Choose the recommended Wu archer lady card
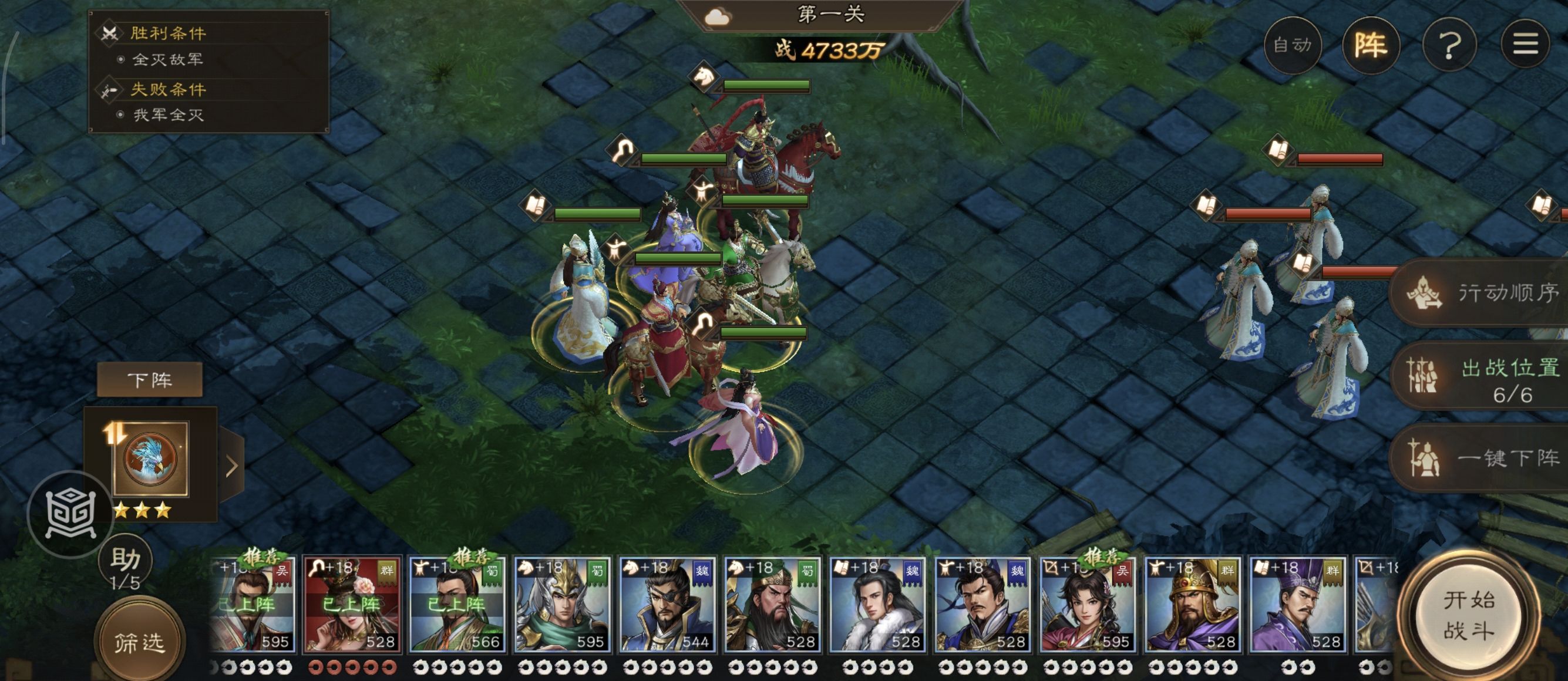The image size is (1568, 681). [x=1088, y=604]
